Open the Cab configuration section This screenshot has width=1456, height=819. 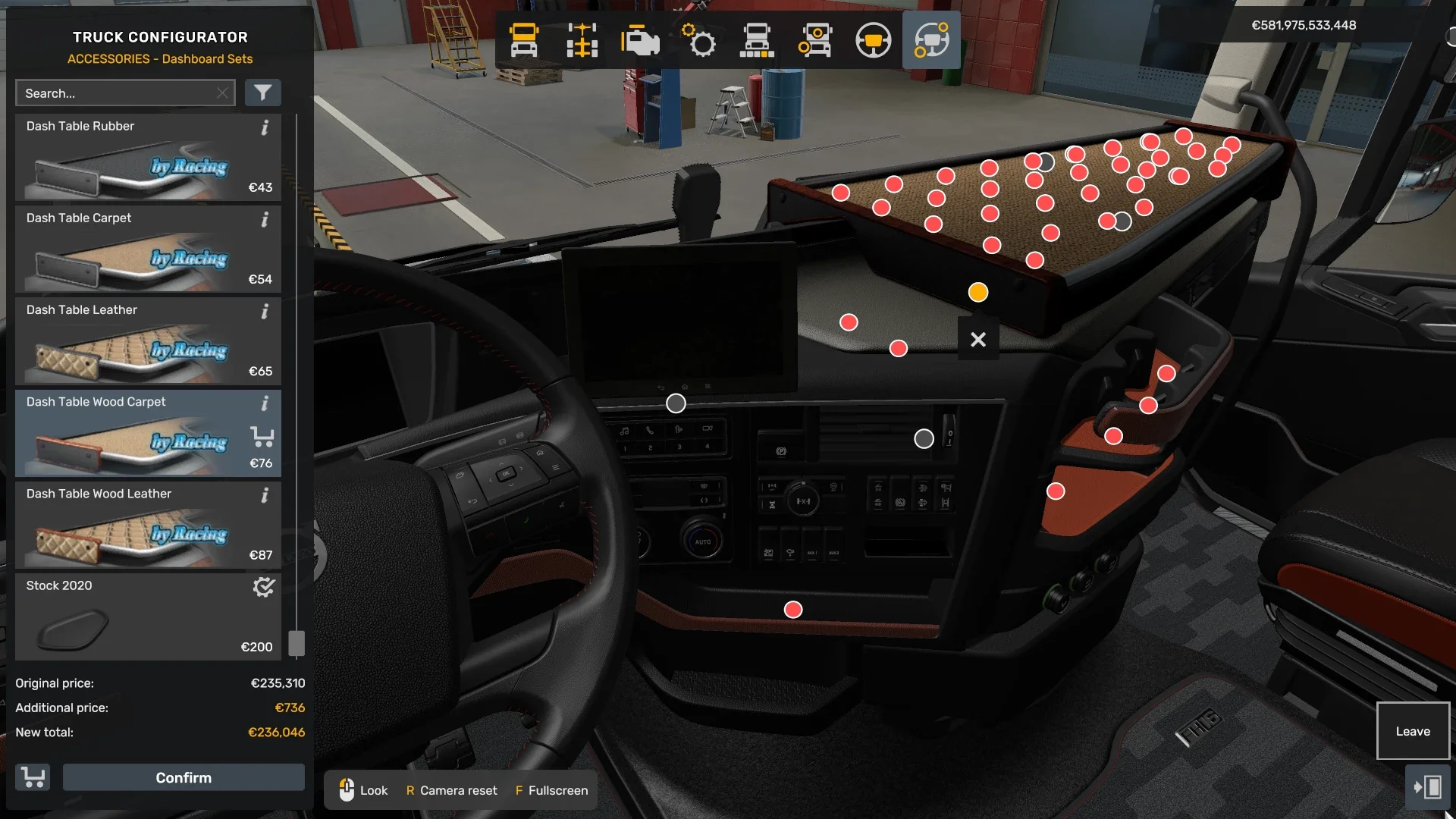coord(526,40)
